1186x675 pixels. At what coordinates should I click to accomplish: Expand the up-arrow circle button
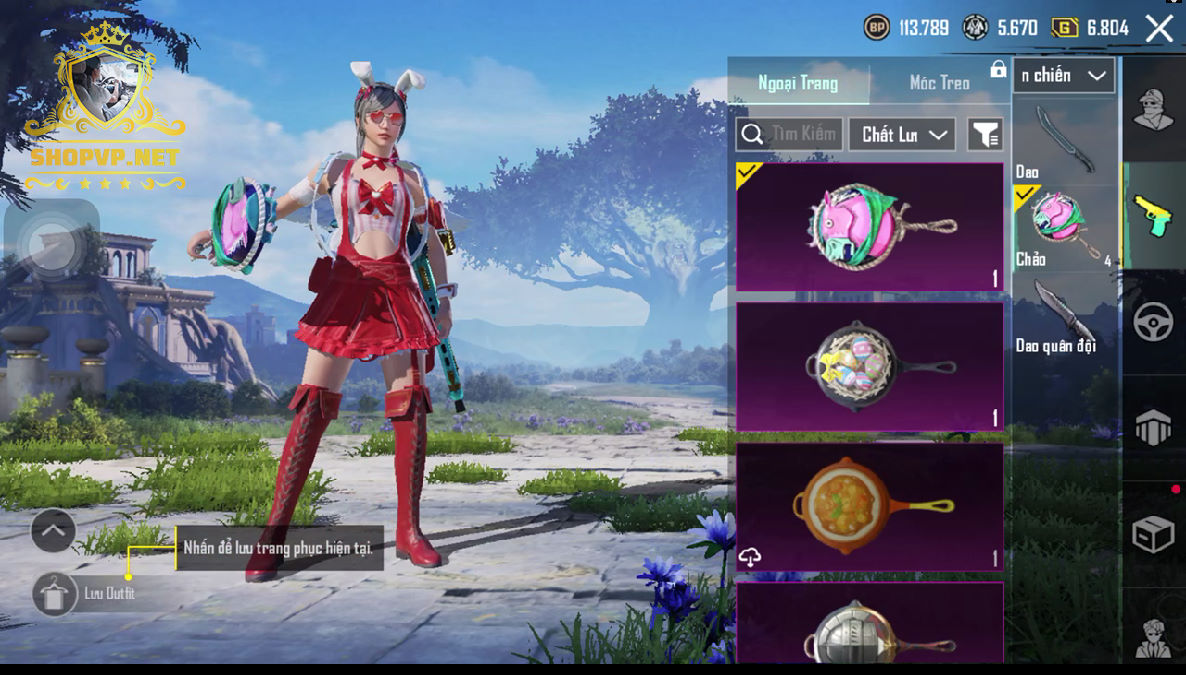click(x=53, y=531)
